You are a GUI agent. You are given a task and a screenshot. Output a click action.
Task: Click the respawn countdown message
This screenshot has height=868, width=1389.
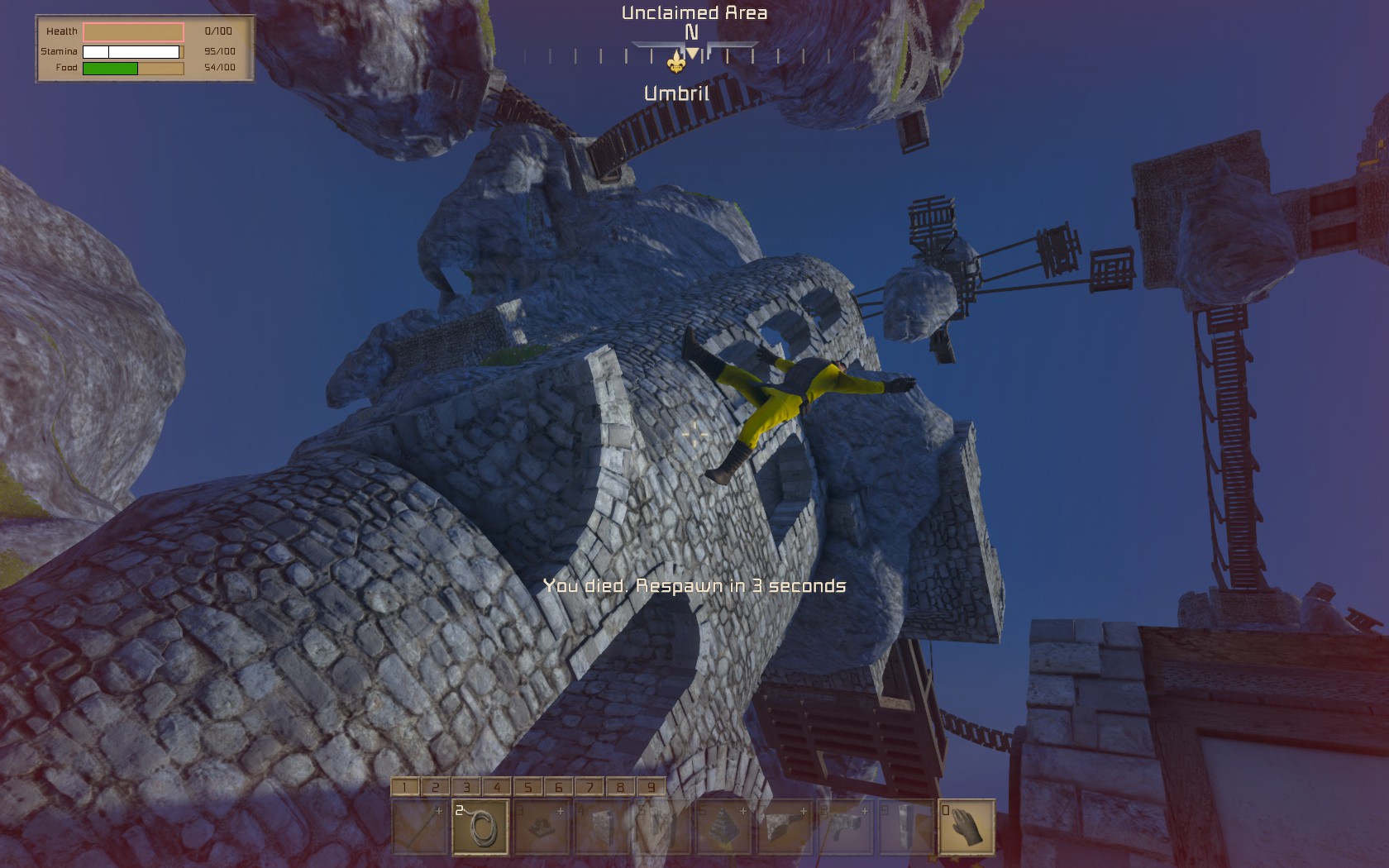(x=695, y=585)
